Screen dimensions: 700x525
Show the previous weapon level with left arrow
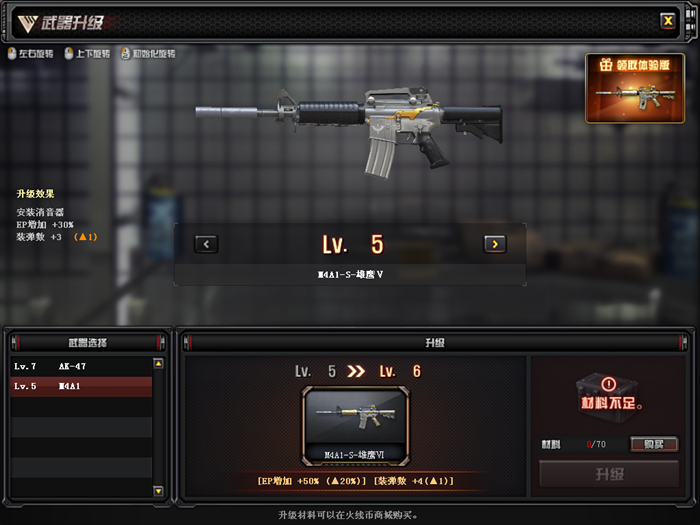[x=206, y=244]
